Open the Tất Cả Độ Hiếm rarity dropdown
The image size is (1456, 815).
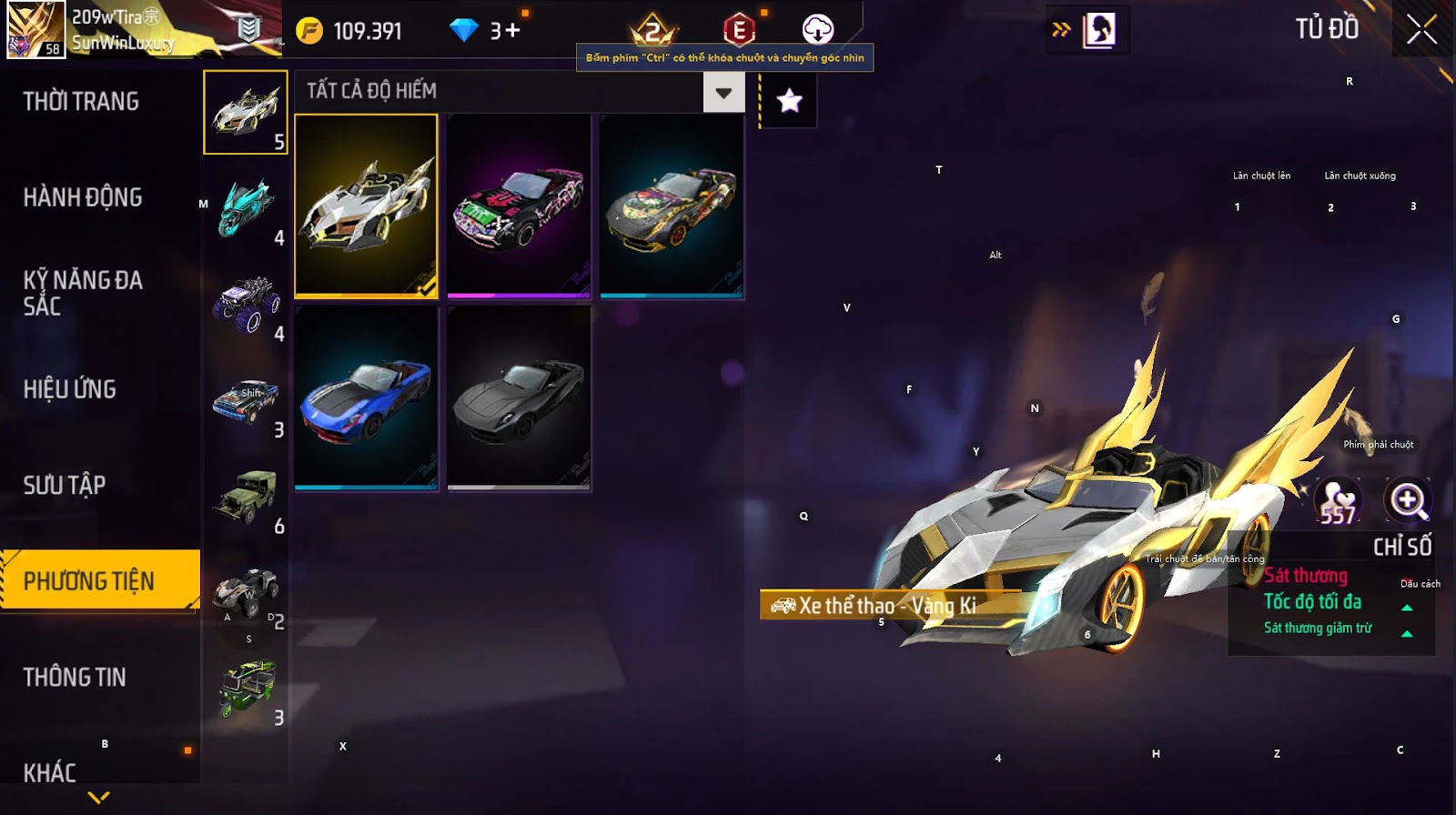click(x=723, y=92)
